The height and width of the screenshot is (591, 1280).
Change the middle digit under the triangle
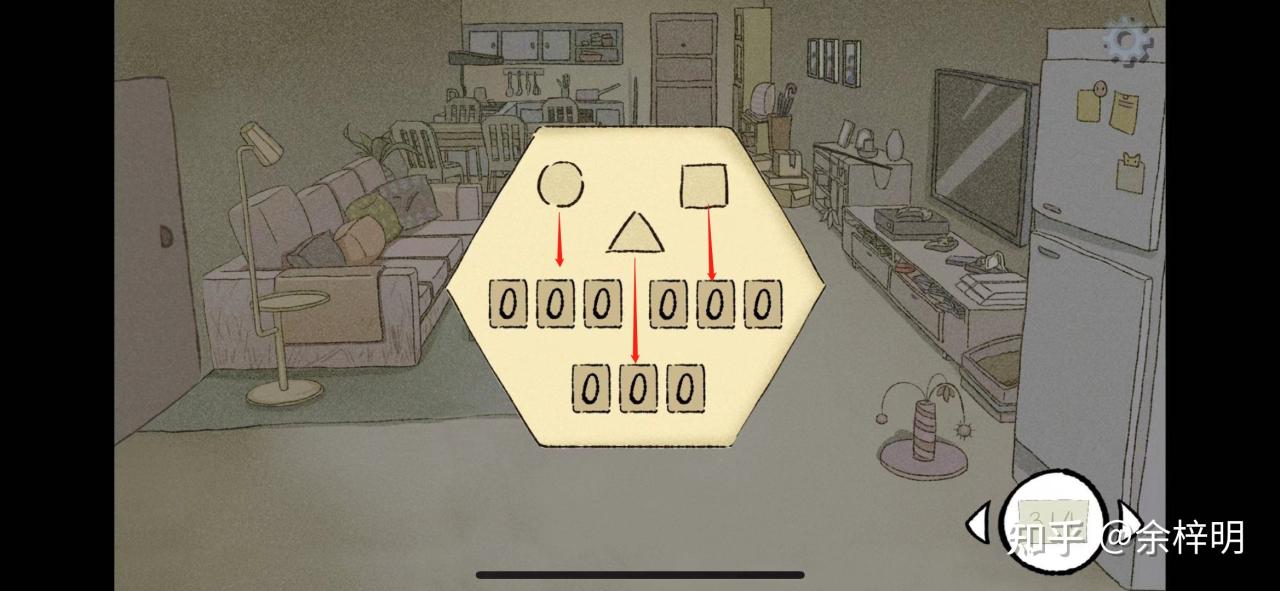pyautogui.click(x=638, y=388)
